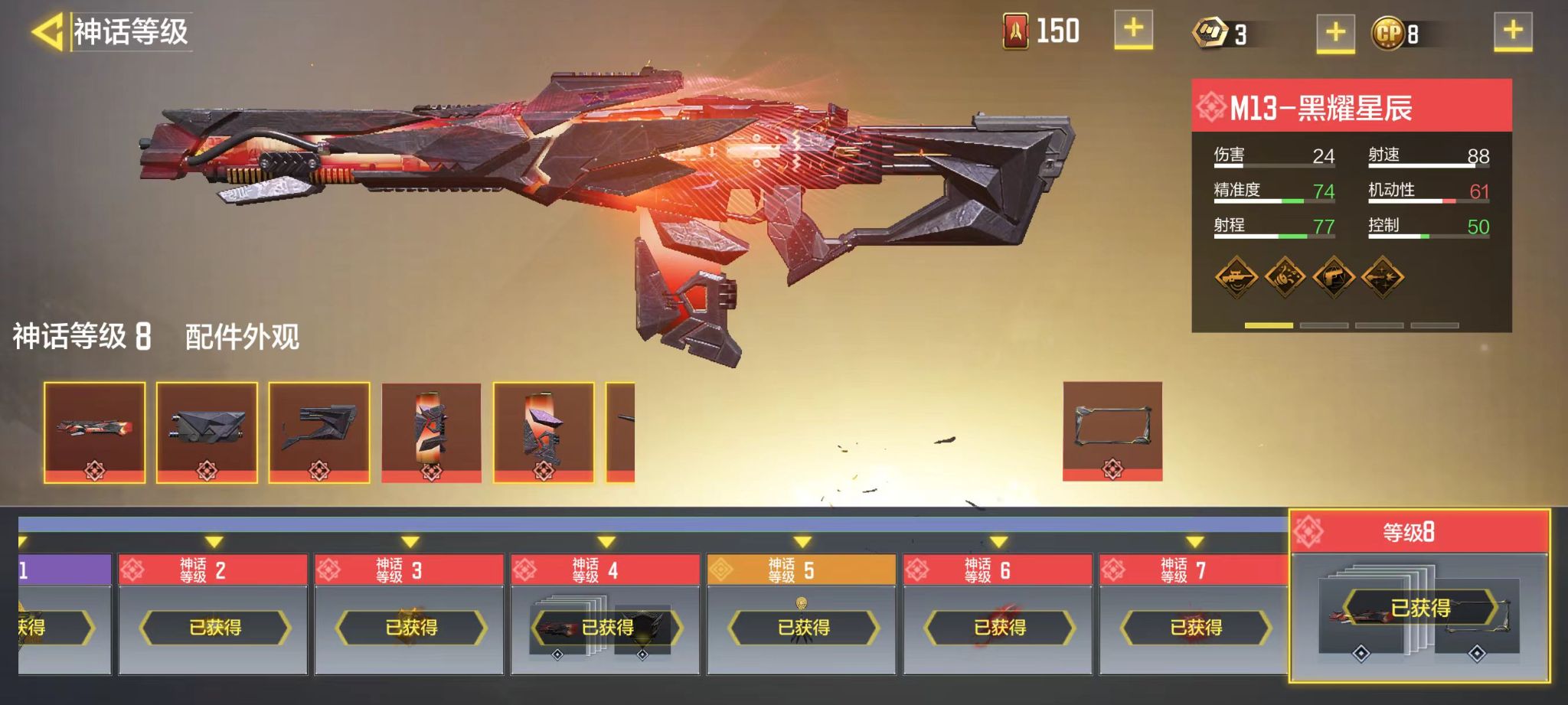Select the angular black barrel attachment thumbnail
The image size is (1568, 705).
[207, 432]
